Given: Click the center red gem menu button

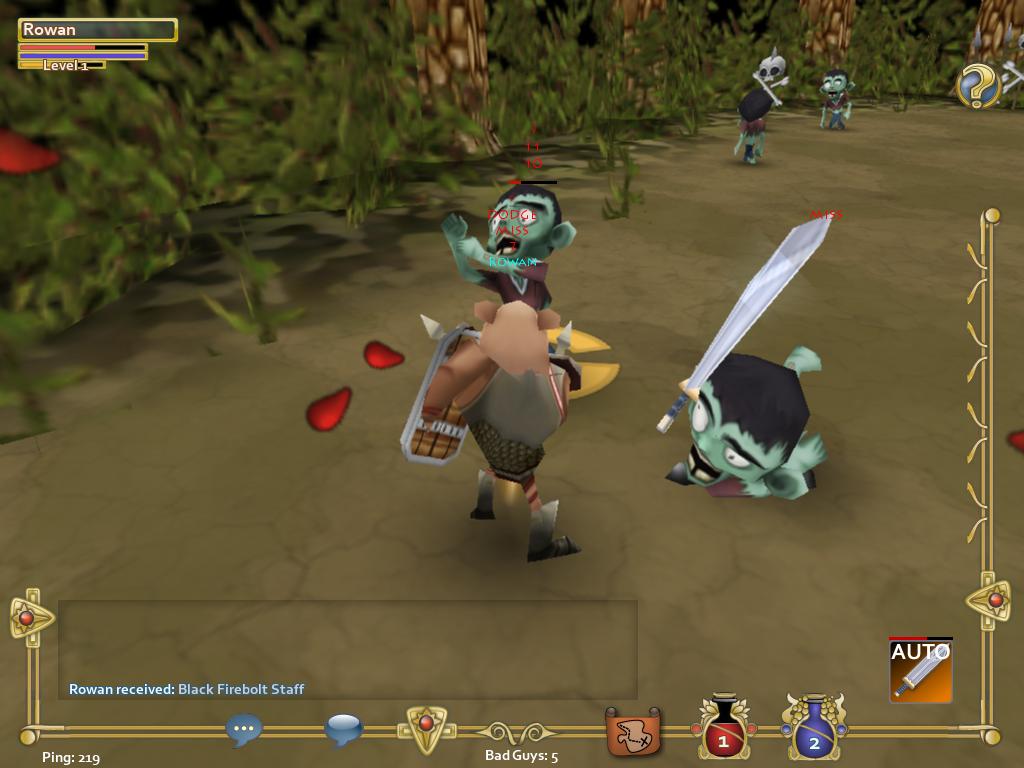Looking at the screenshot, I should point(425,725).
